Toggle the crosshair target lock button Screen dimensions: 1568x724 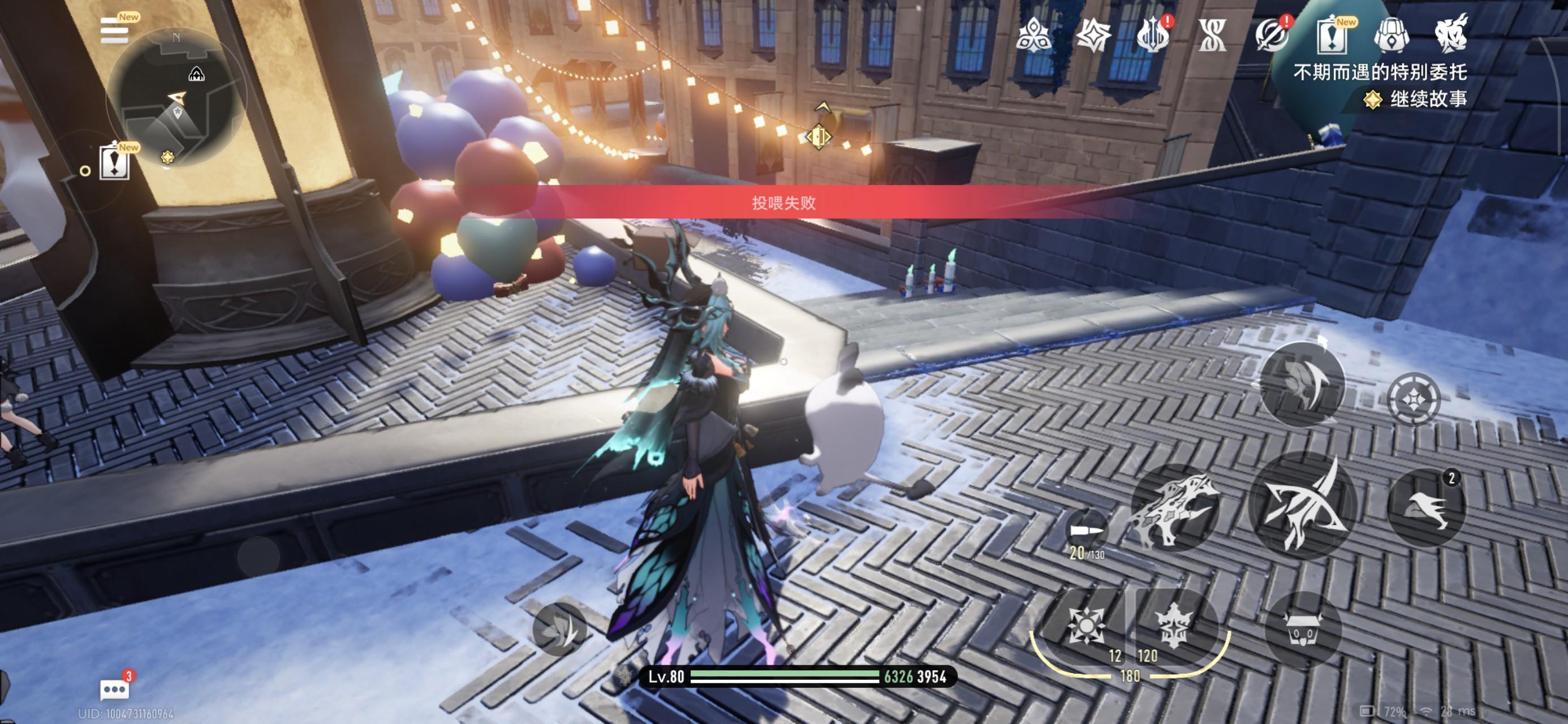coord(1414,399)
